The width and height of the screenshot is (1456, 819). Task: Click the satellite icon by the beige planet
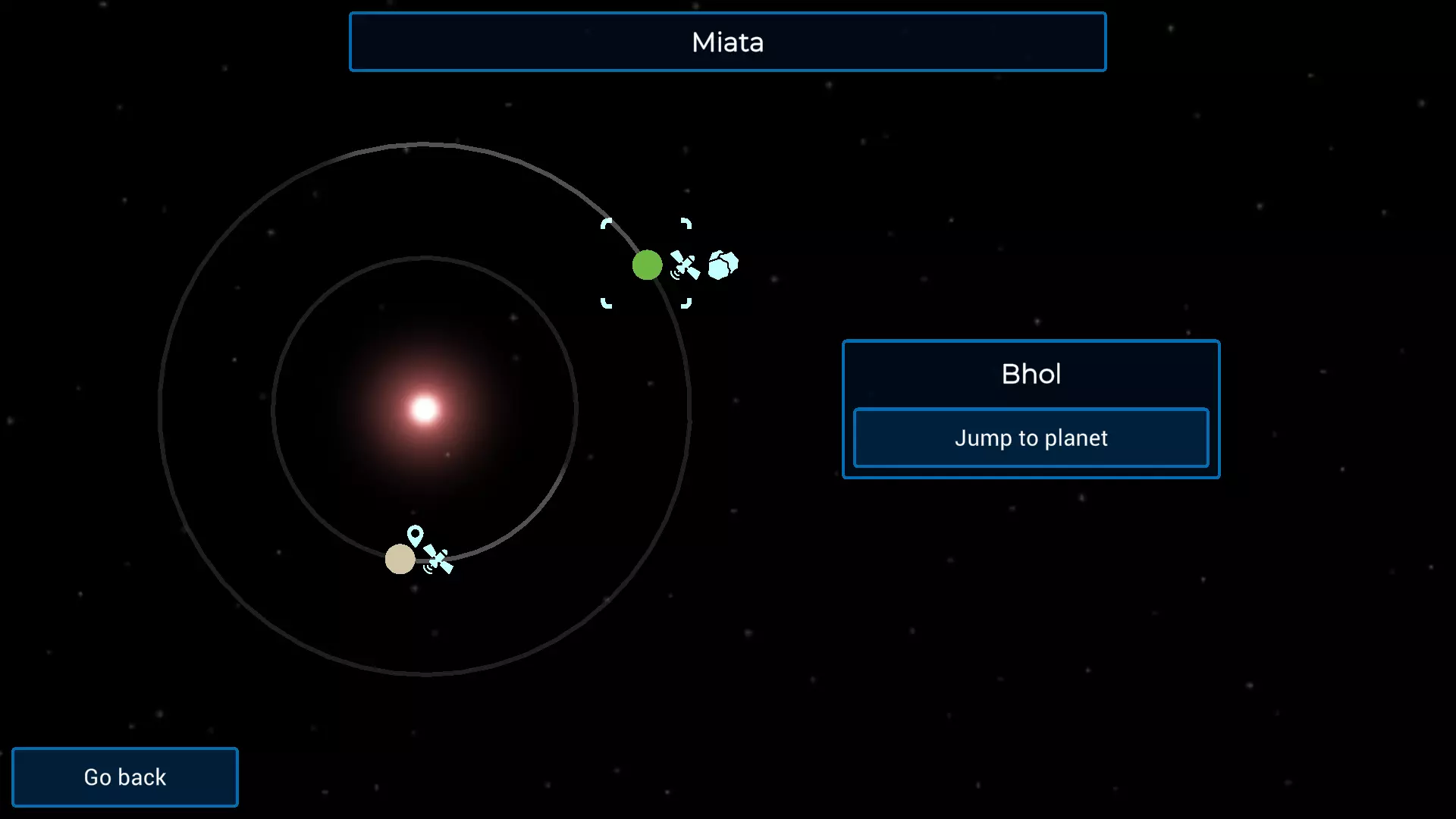[438, 560]
